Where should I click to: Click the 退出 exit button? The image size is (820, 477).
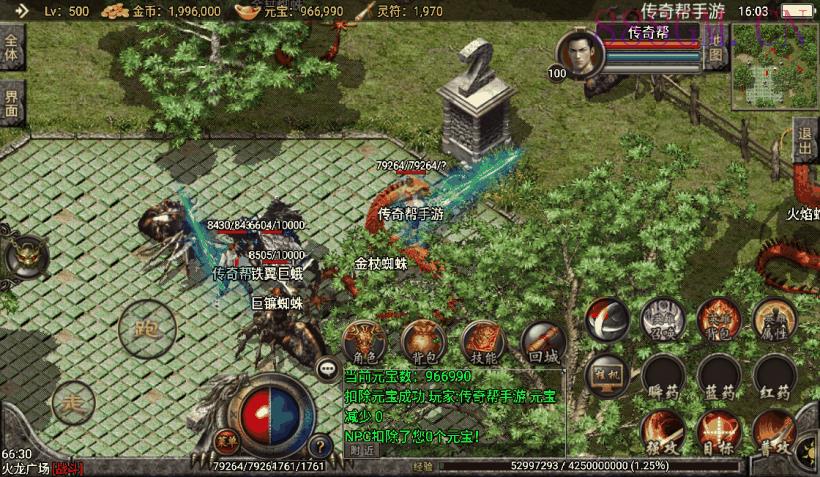tap(805, 142)
